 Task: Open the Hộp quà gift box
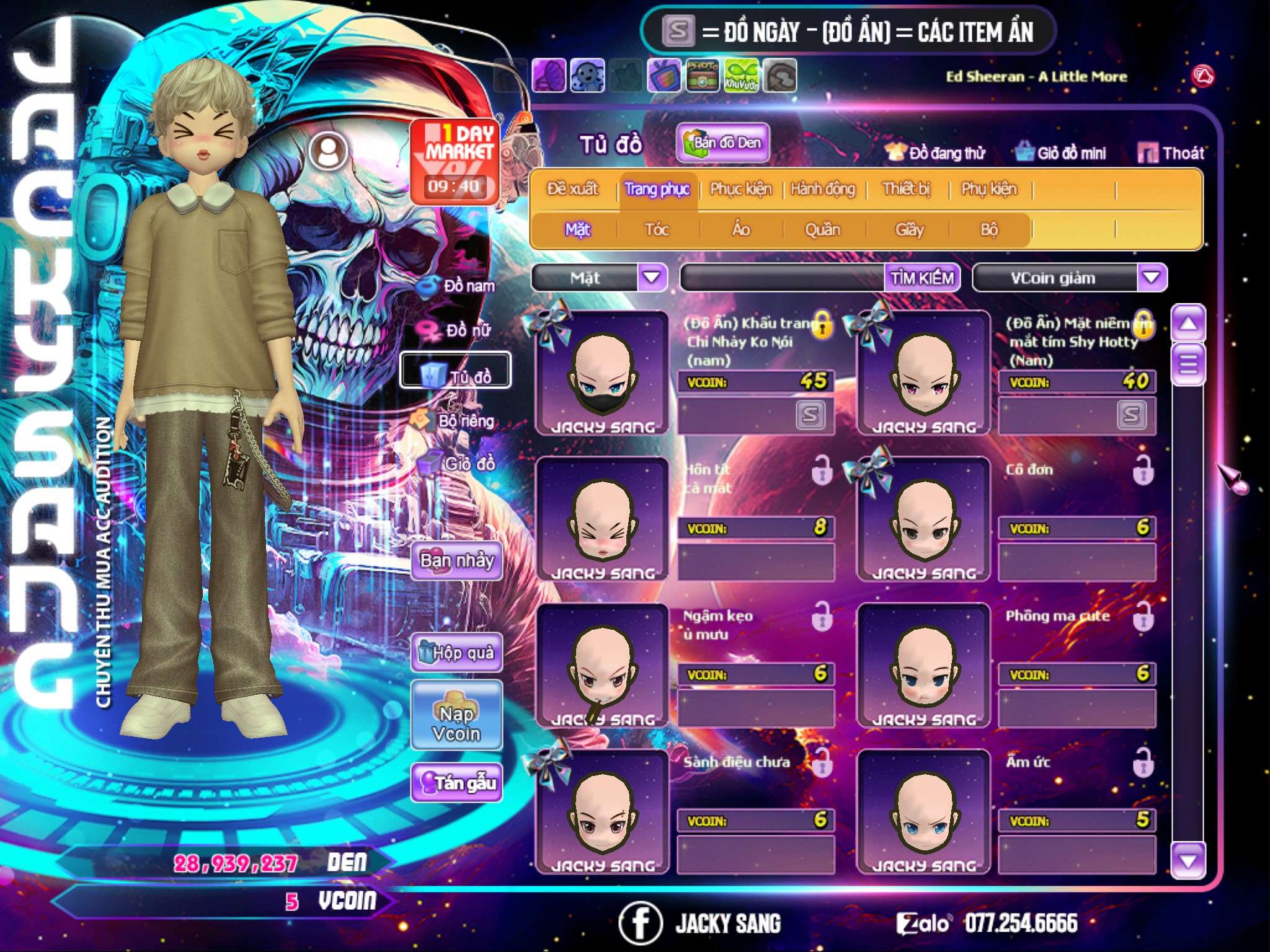point(456,652)
